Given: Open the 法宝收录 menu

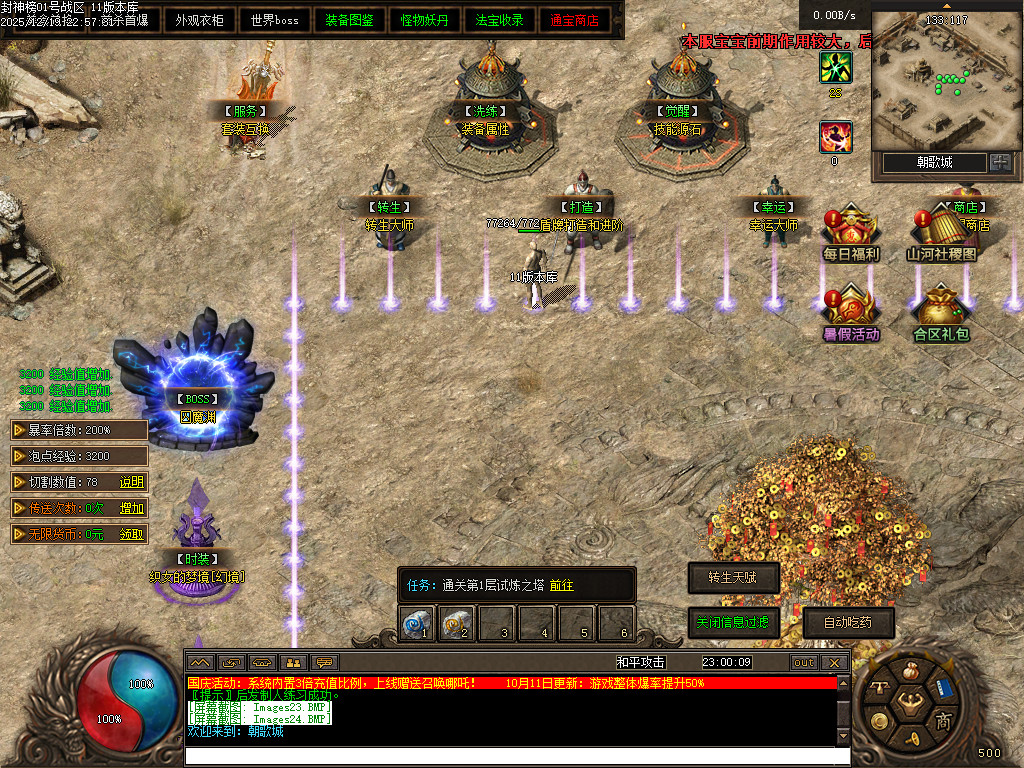Looking at the screenshot, I should [x=500, y=20].
